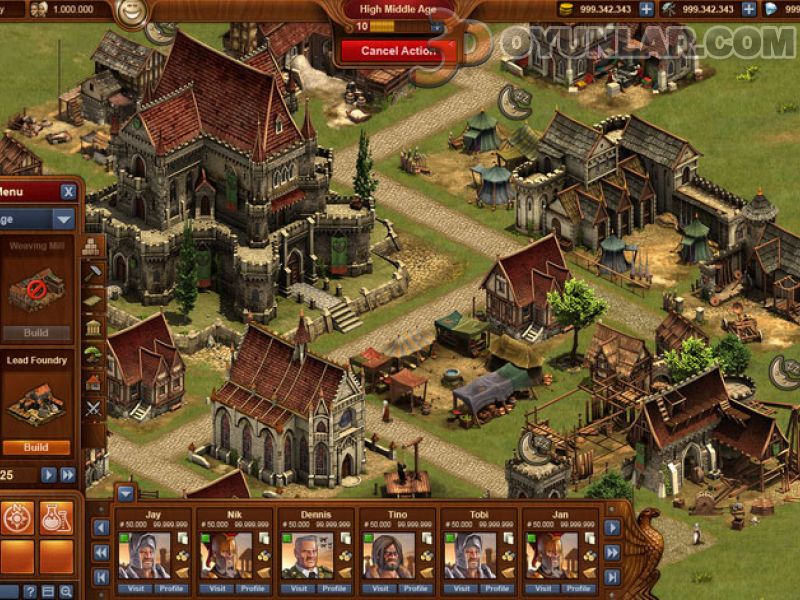This screenshot has height=600, width=800.
Task: Click the red Cancel Action button
Action: (398, 50)
